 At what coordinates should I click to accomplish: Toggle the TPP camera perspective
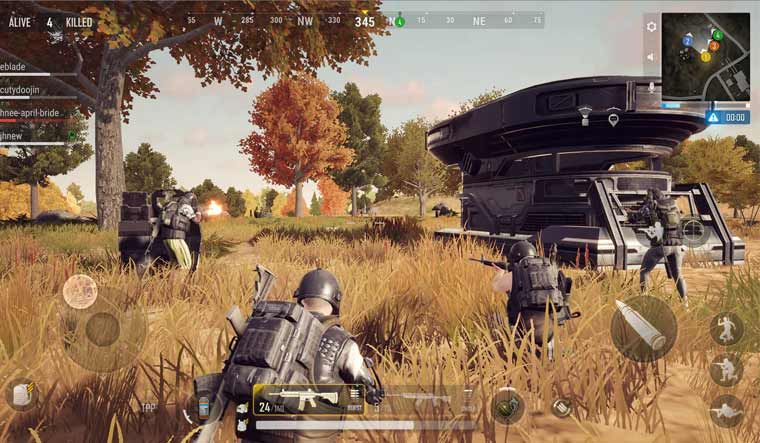(x=148, y=408)
